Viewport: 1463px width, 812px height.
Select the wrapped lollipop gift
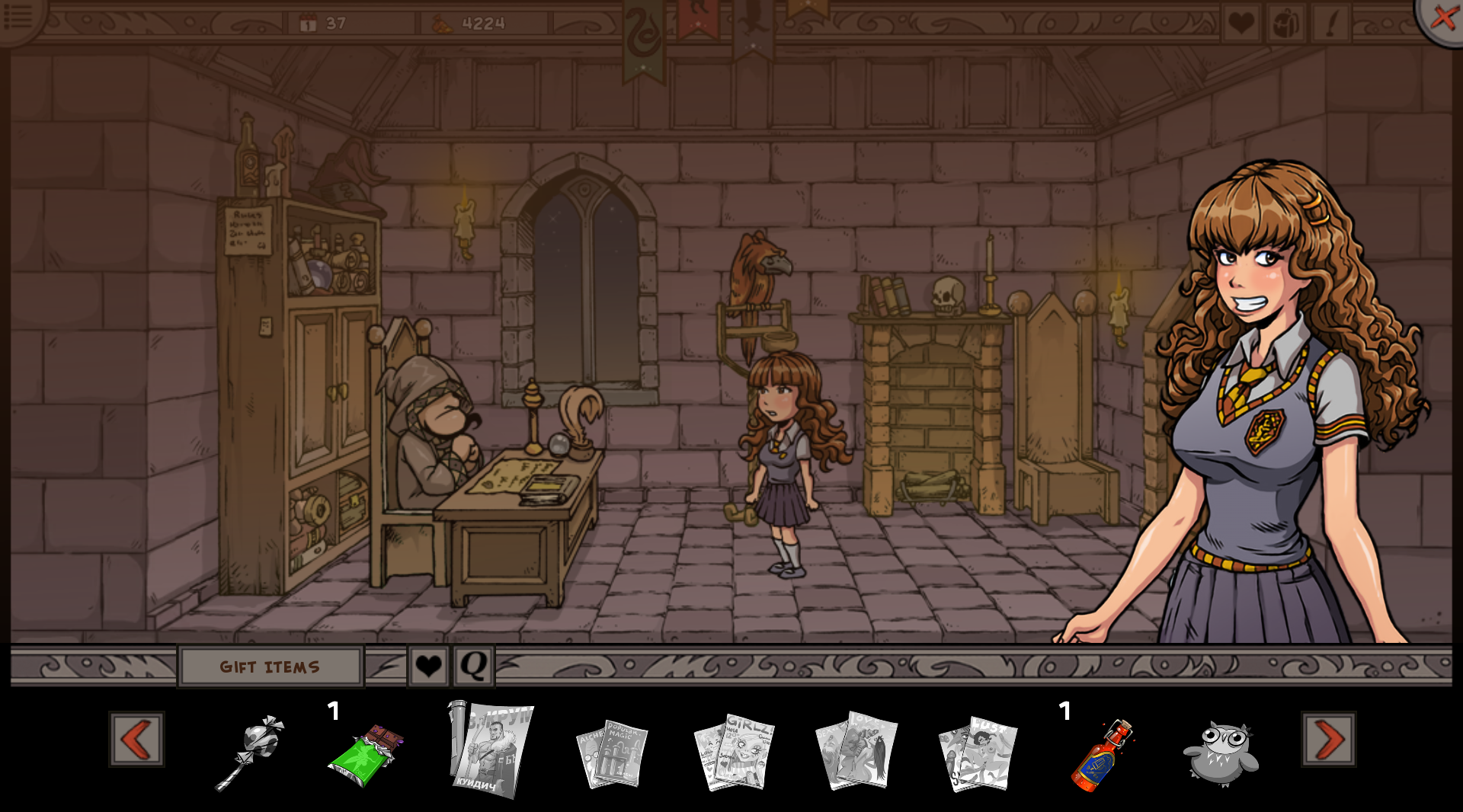coord(250,753)
